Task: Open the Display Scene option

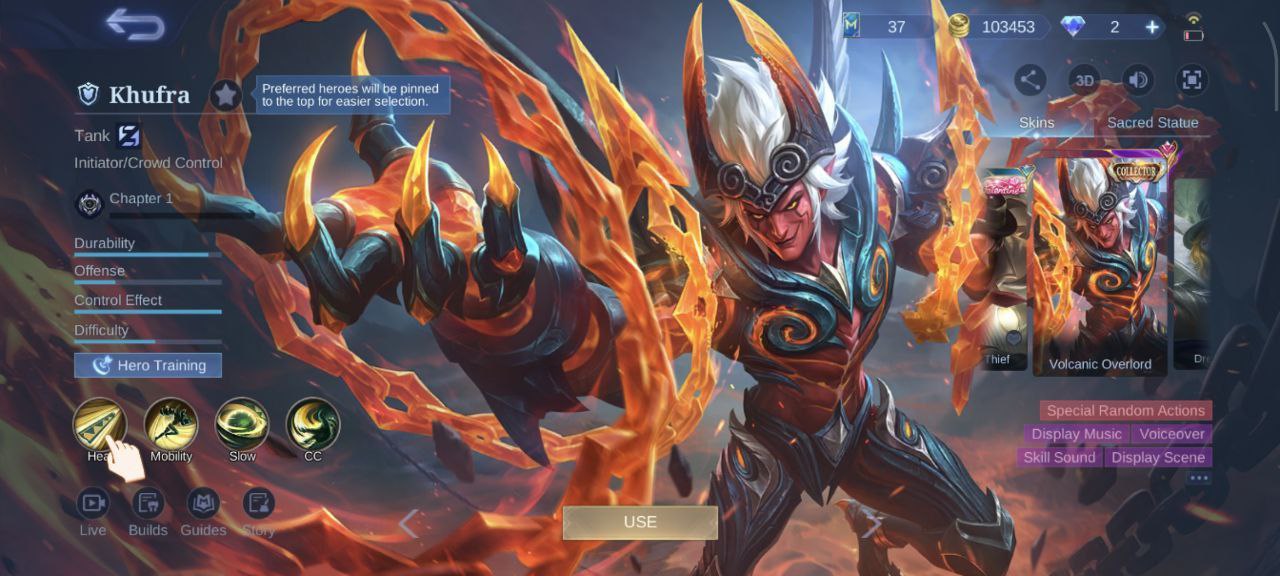Action: pos(1158,457)
